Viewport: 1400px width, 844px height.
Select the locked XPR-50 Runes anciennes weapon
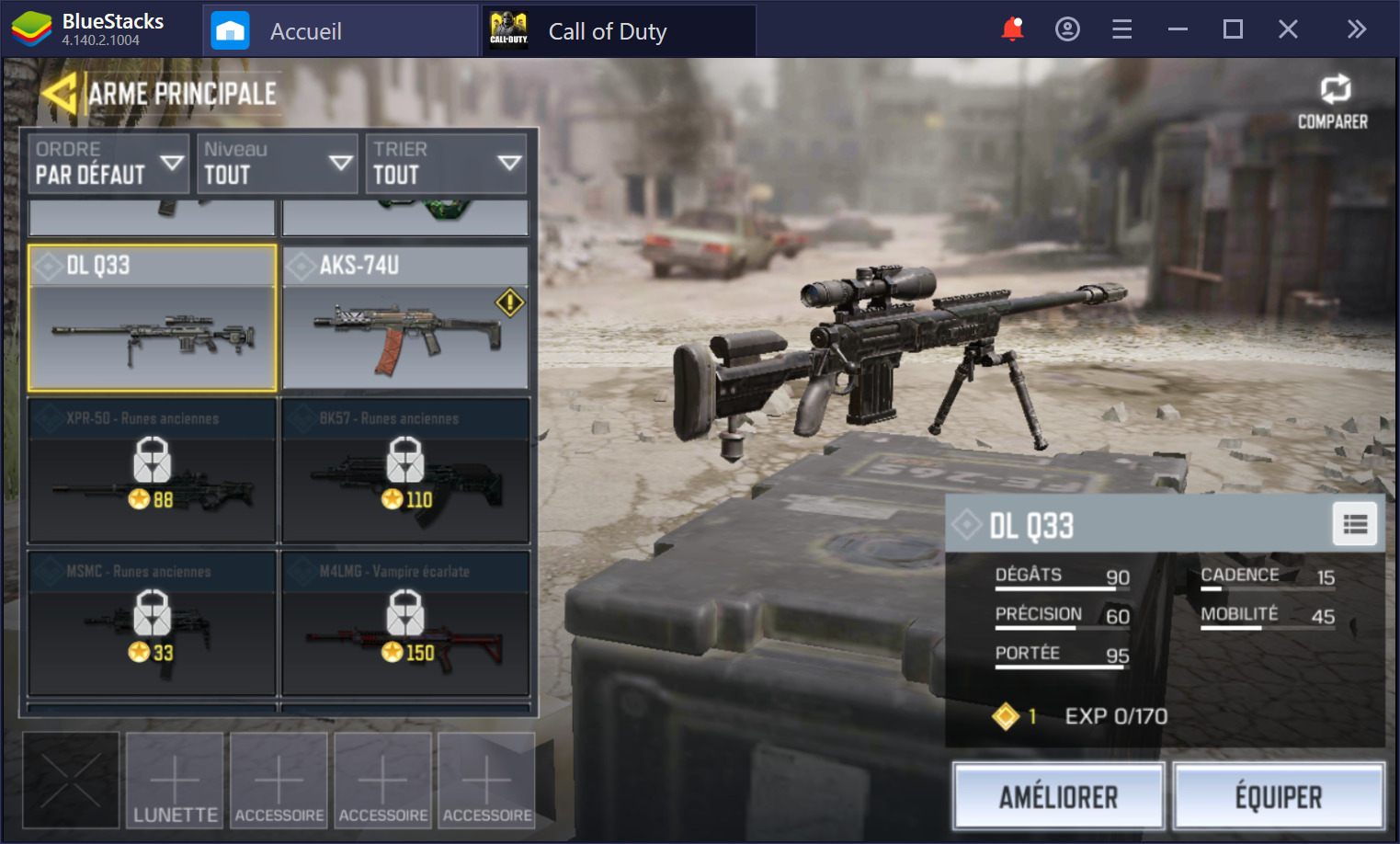(151, 471)
